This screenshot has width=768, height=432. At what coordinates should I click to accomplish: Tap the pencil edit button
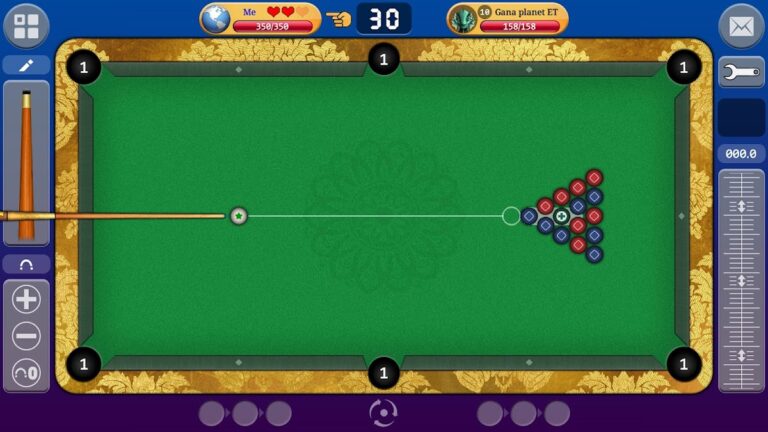[26, 66]
